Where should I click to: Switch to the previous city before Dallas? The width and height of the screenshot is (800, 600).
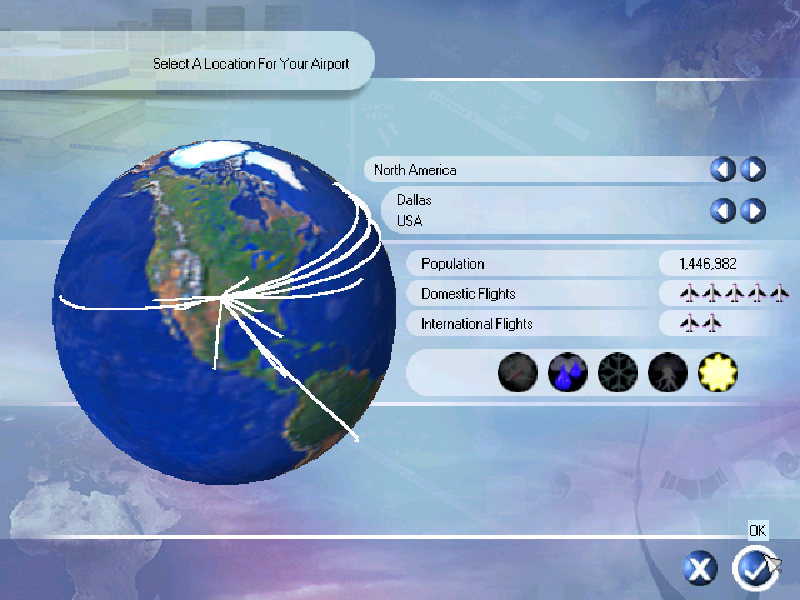click(x=722, y=210)
